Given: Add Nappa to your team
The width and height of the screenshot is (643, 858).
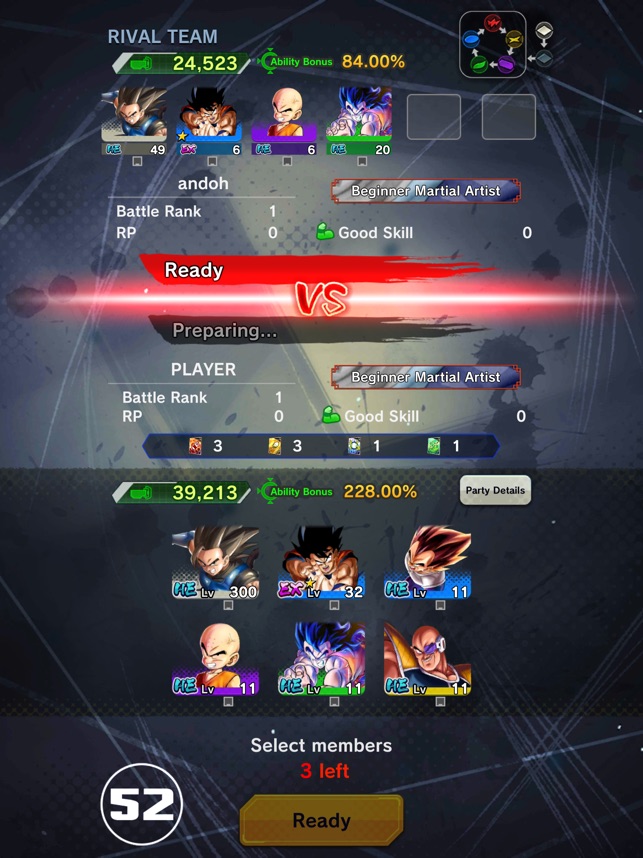Looking at the screenshot, I should [427, 658].
